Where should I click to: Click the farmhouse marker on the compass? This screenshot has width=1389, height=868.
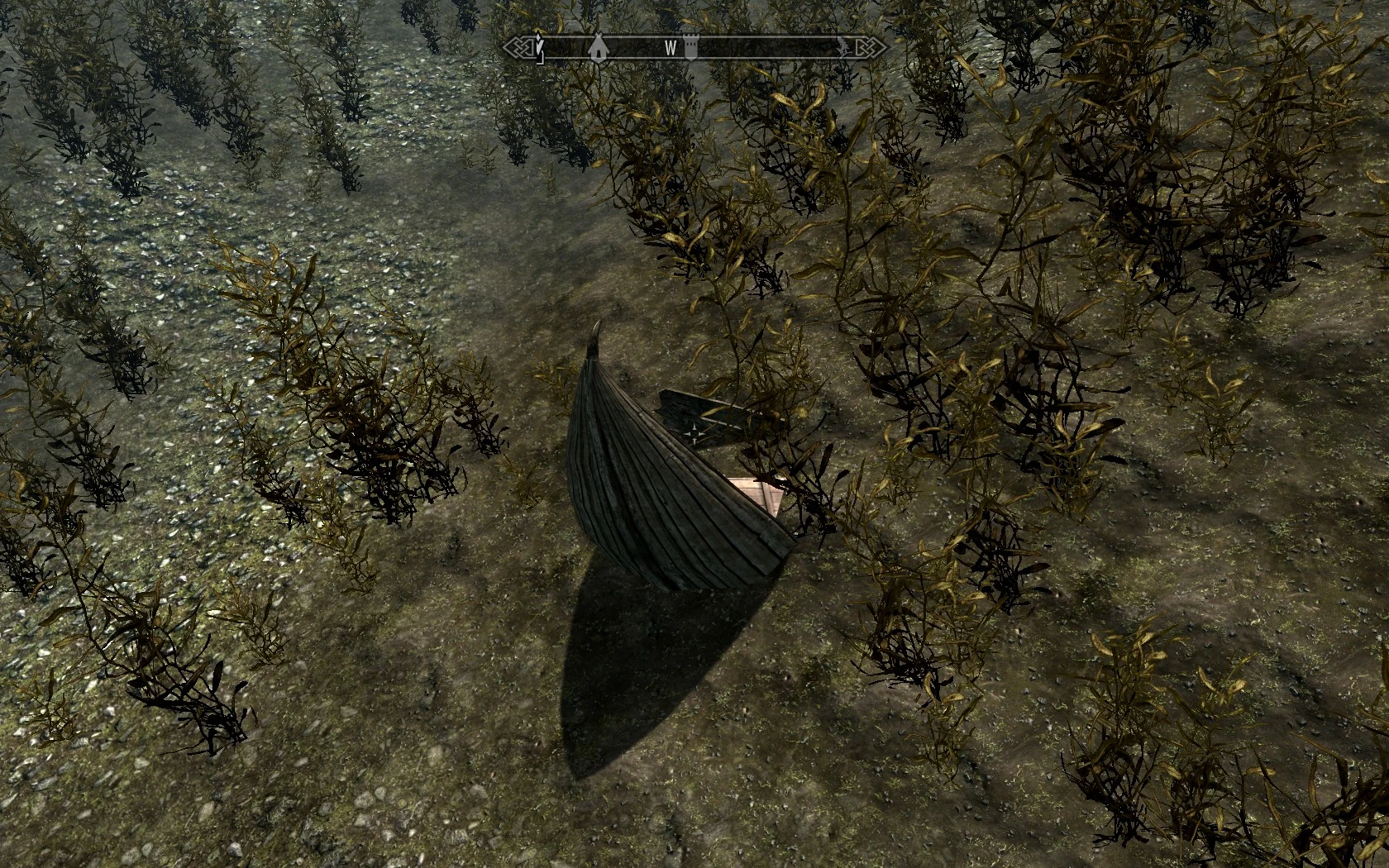(x=599, y=48)
